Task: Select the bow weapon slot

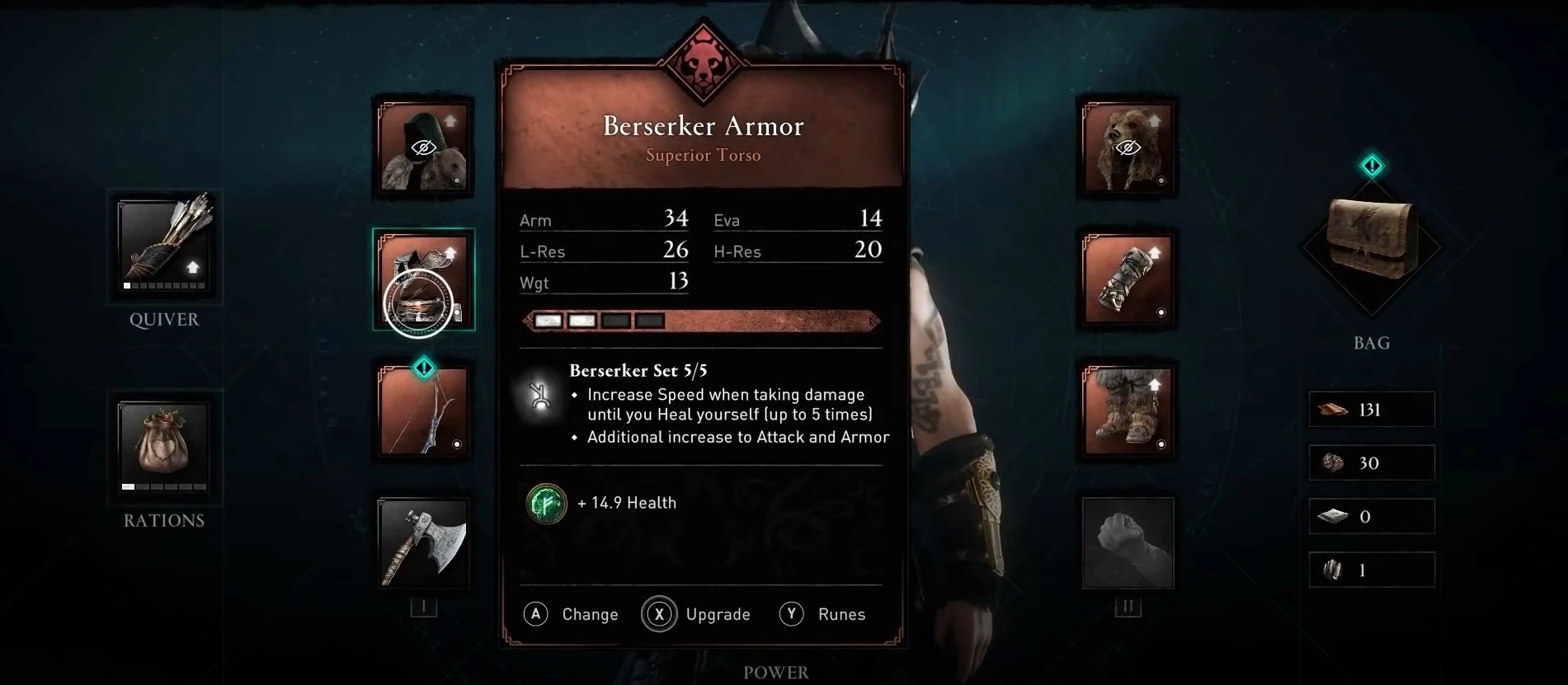Action: tap(423, 411)
